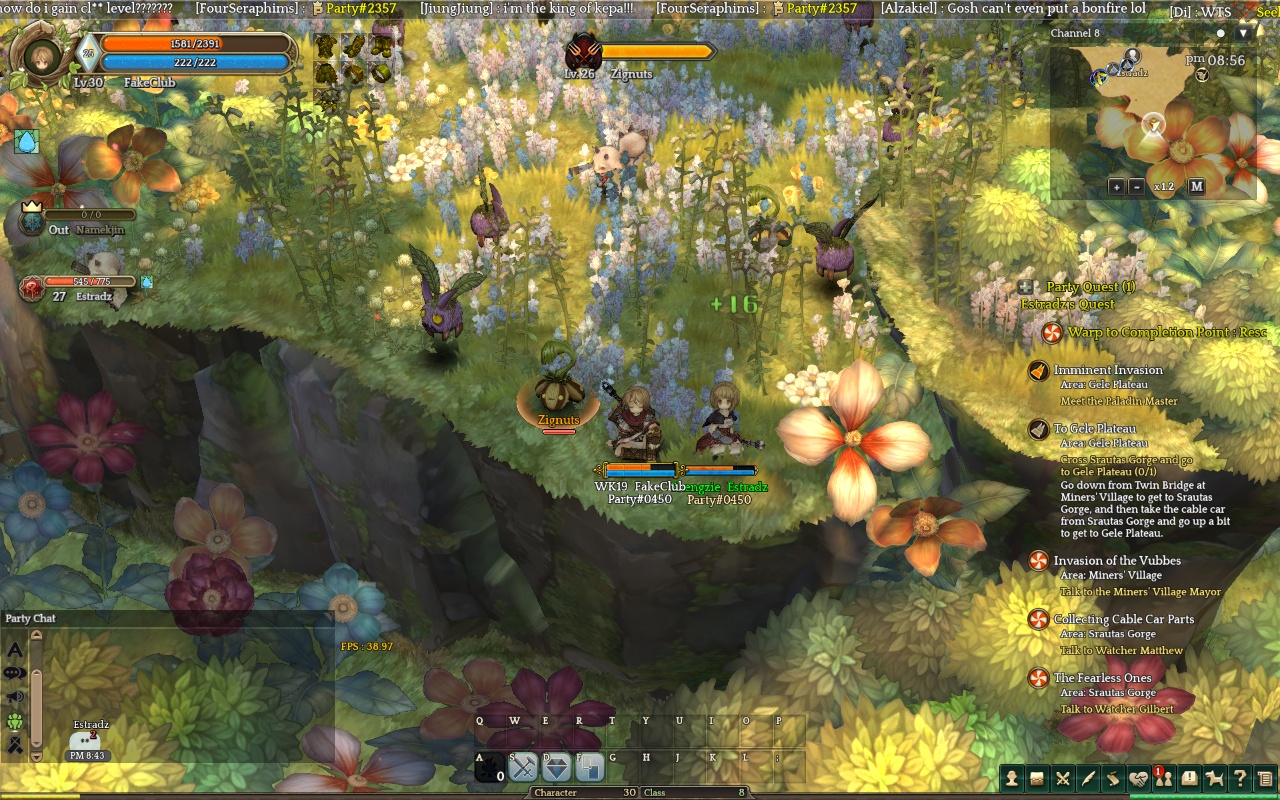Open the crossed swords skills menu
This screenshot has height=800, width=1280.
click(1062, 778)
